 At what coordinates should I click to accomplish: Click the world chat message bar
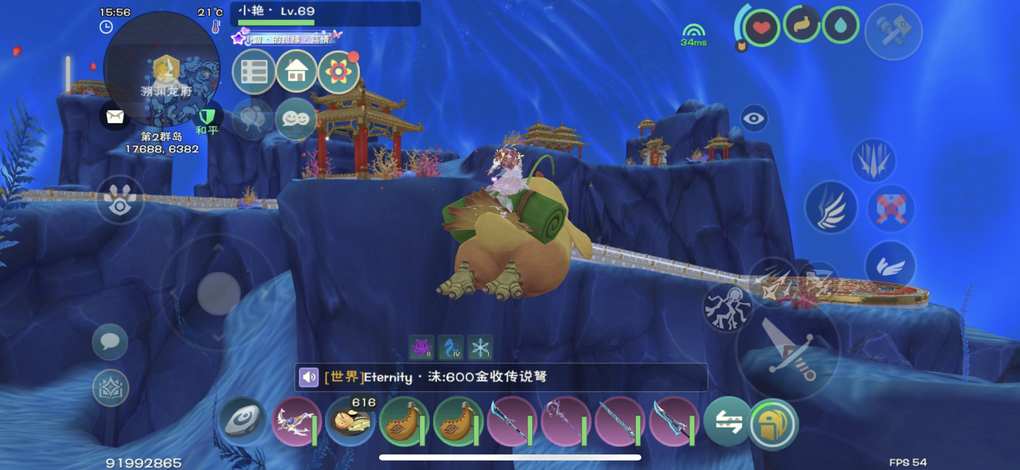[500, 377]
